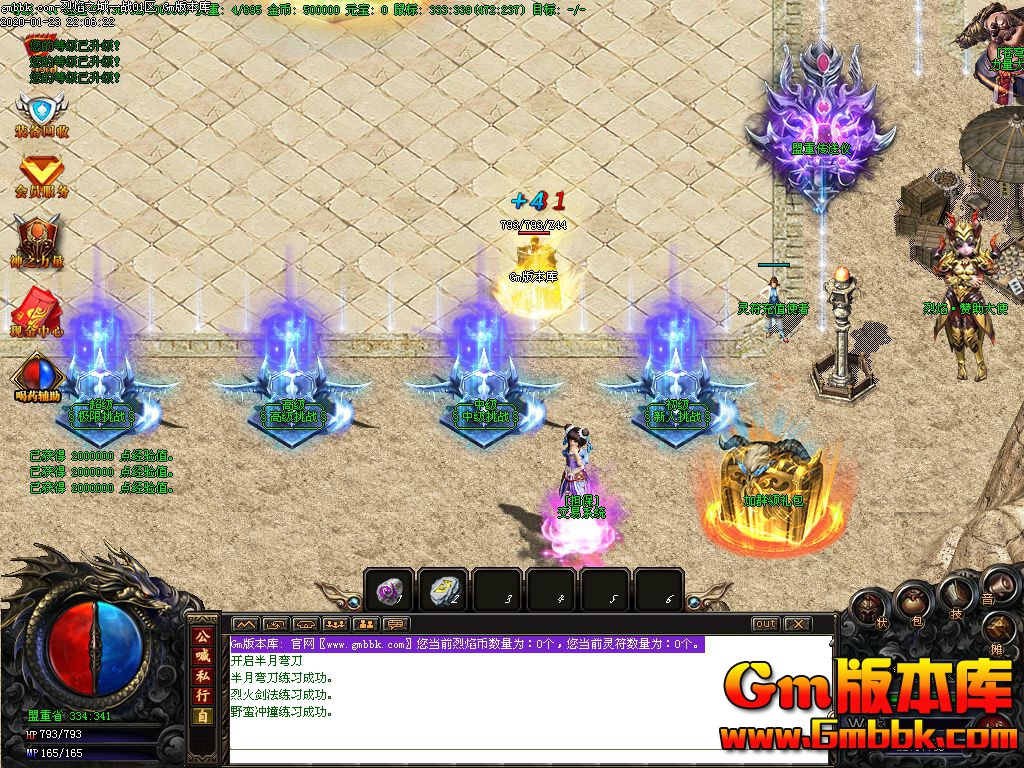1024x768 pixels.
Task: Open the 会员服务 member service icon
Action: pyautogui.click(x=41, y=174)
